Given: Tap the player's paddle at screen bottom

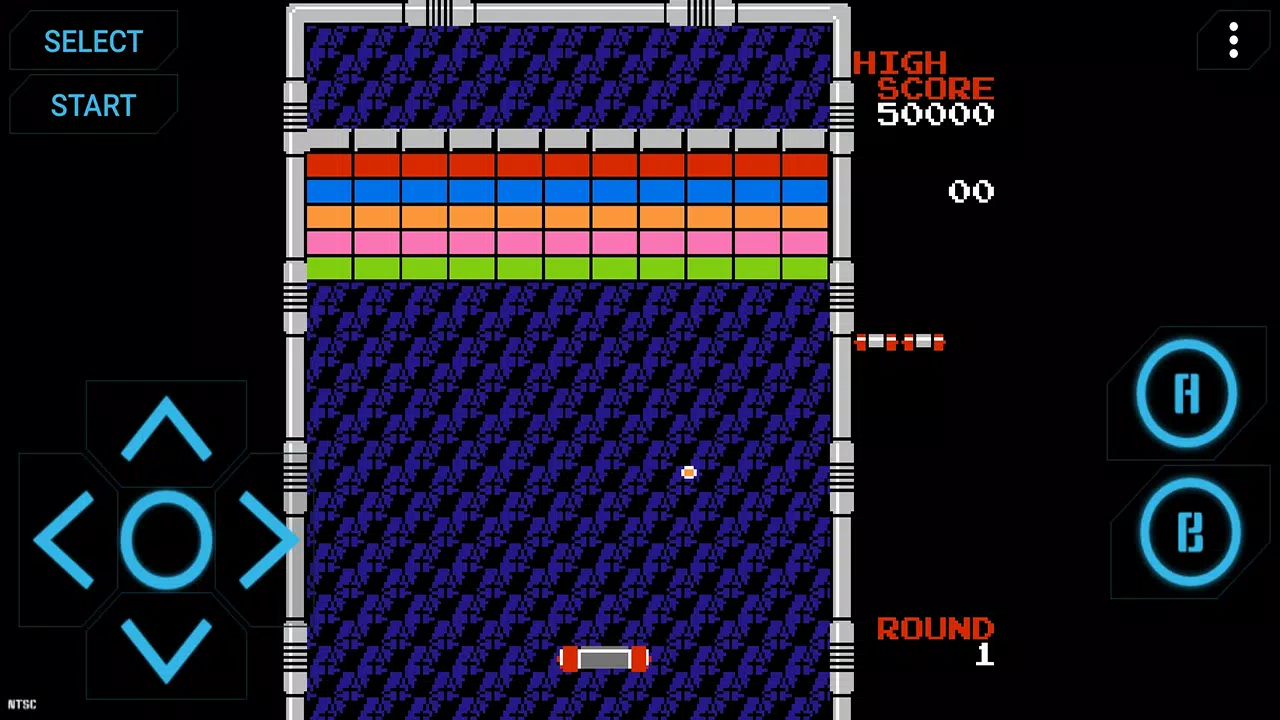Looking at the screenshot, I should [x=605, y=658].
